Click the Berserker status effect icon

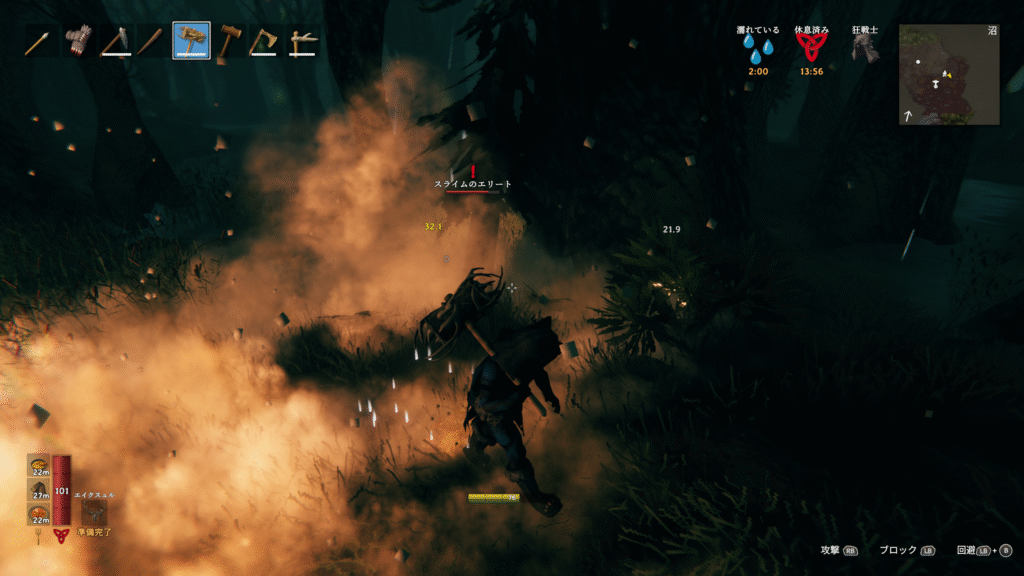(864, 50)
